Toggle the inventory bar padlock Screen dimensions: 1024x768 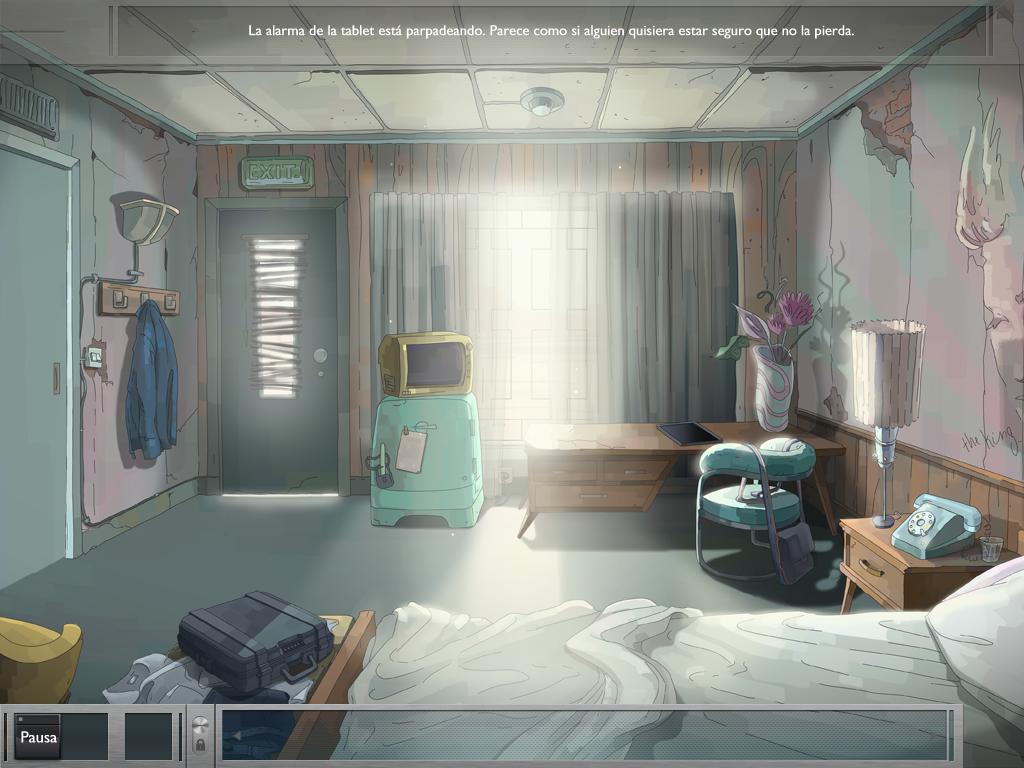(199, 745)
